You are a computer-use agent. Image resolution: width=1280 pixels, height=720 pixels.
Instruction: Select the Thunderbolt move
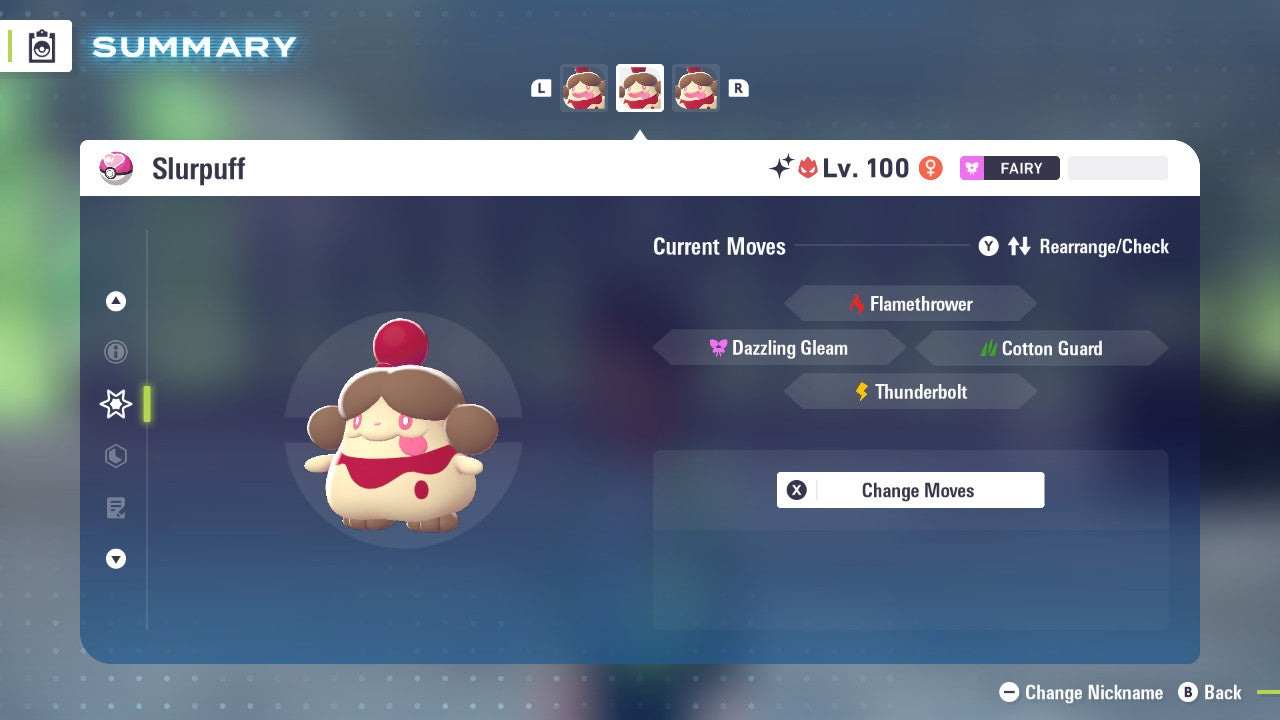click(x=910, y=392)
